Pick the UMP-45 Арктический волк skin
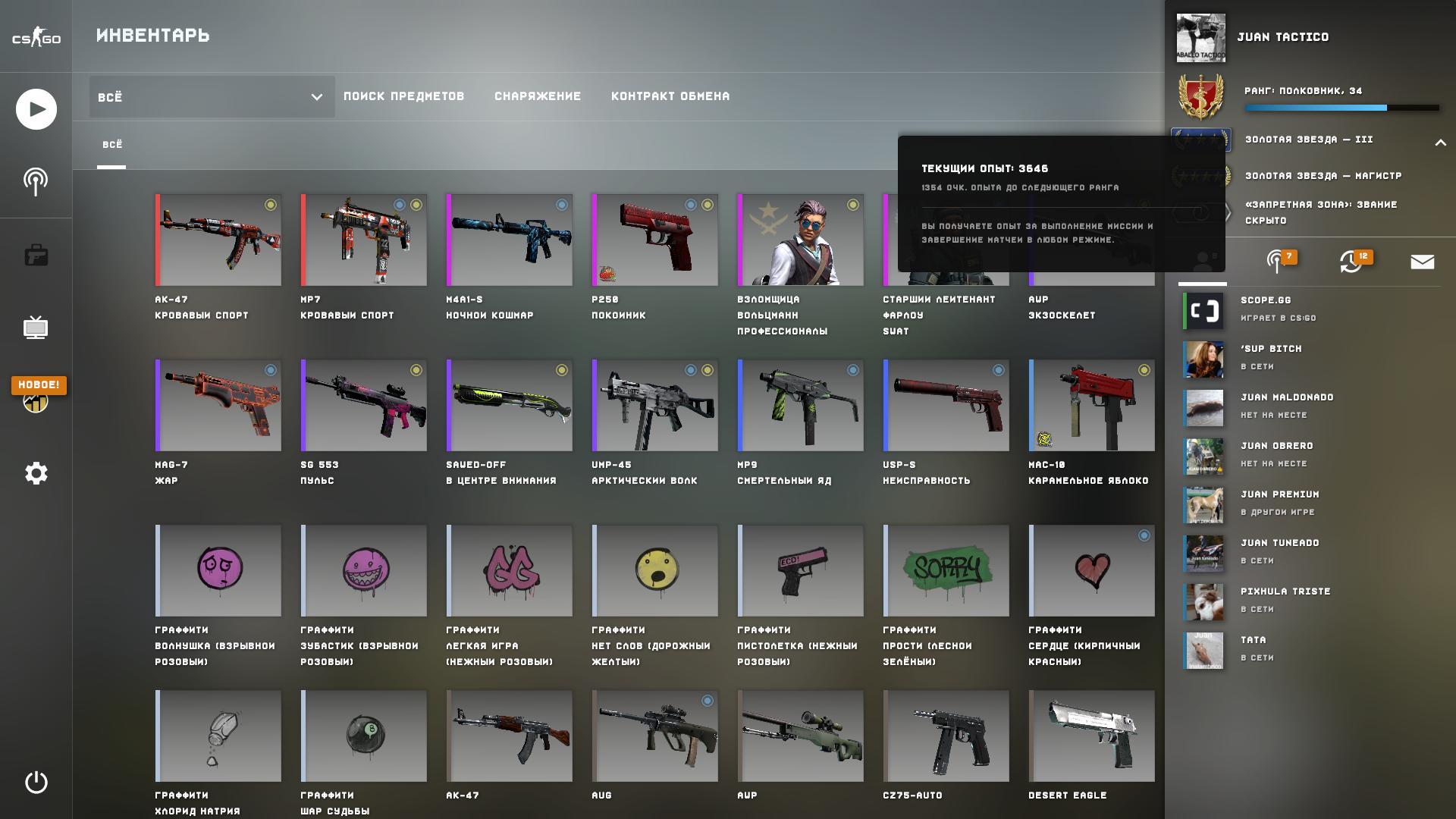Screen dimensions: 1456x819 click(655, 406)
